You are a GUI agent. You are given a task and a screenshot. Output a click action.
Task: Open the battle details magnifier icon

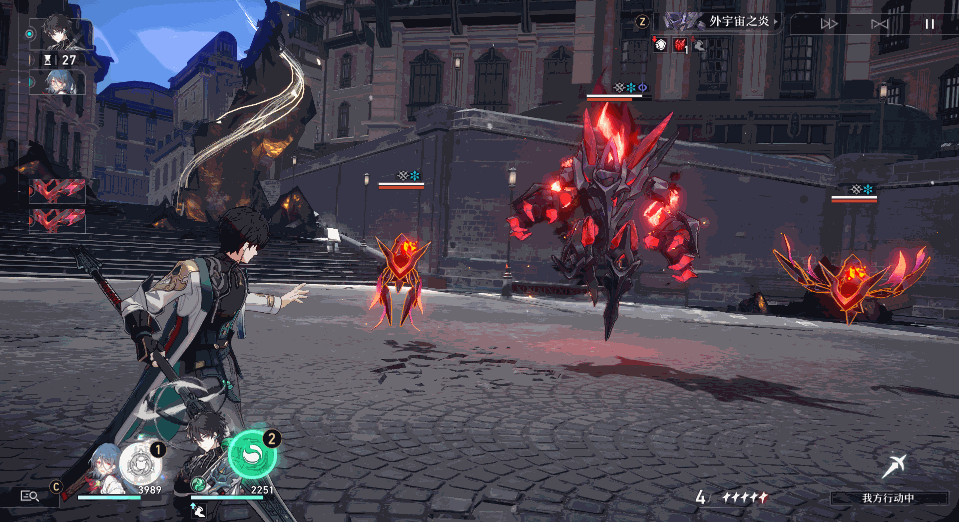[x=30, y=495]
